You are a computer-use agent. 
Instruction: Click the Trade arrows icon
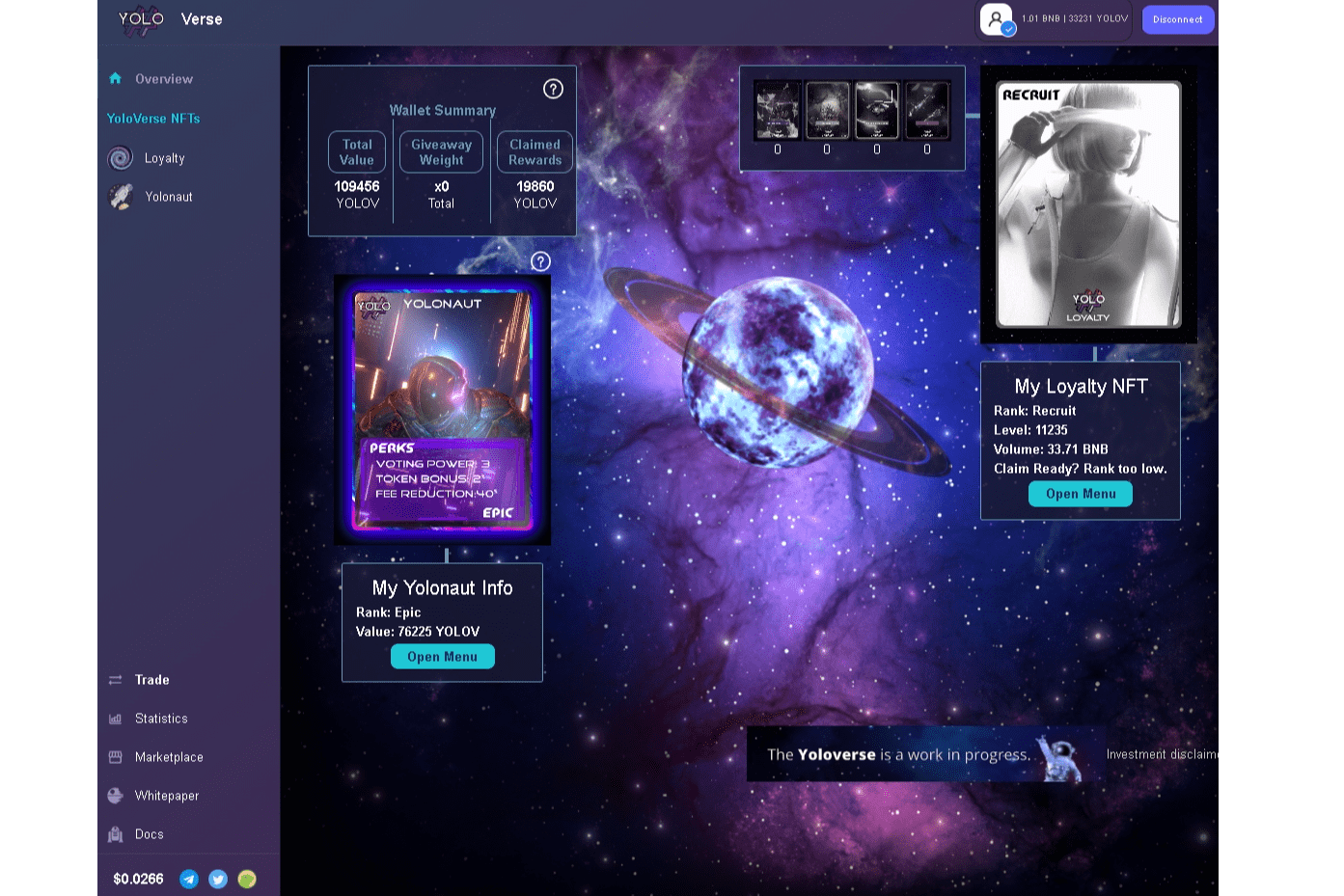[x=116, y=680]
